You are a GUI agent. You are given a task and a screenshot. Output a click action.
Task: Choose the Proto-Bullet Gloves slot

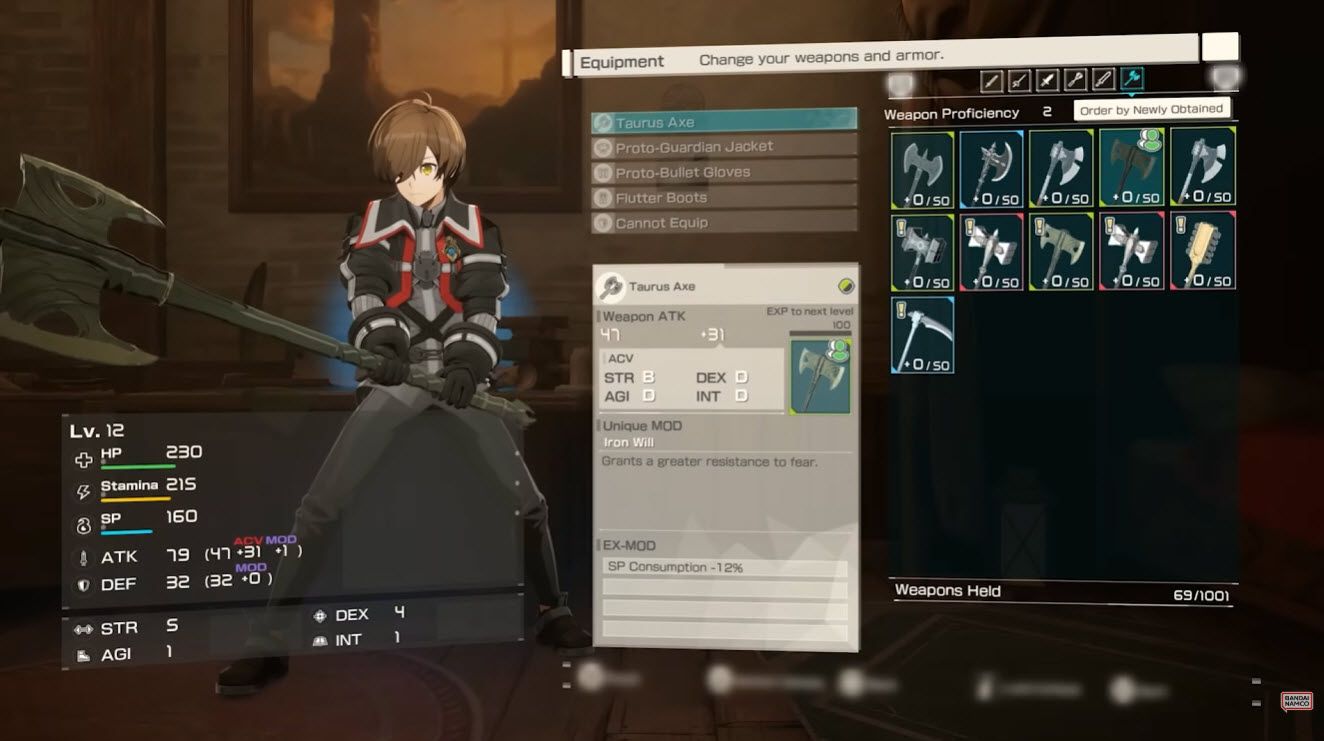pyautogui.click(x=724, y=172)
